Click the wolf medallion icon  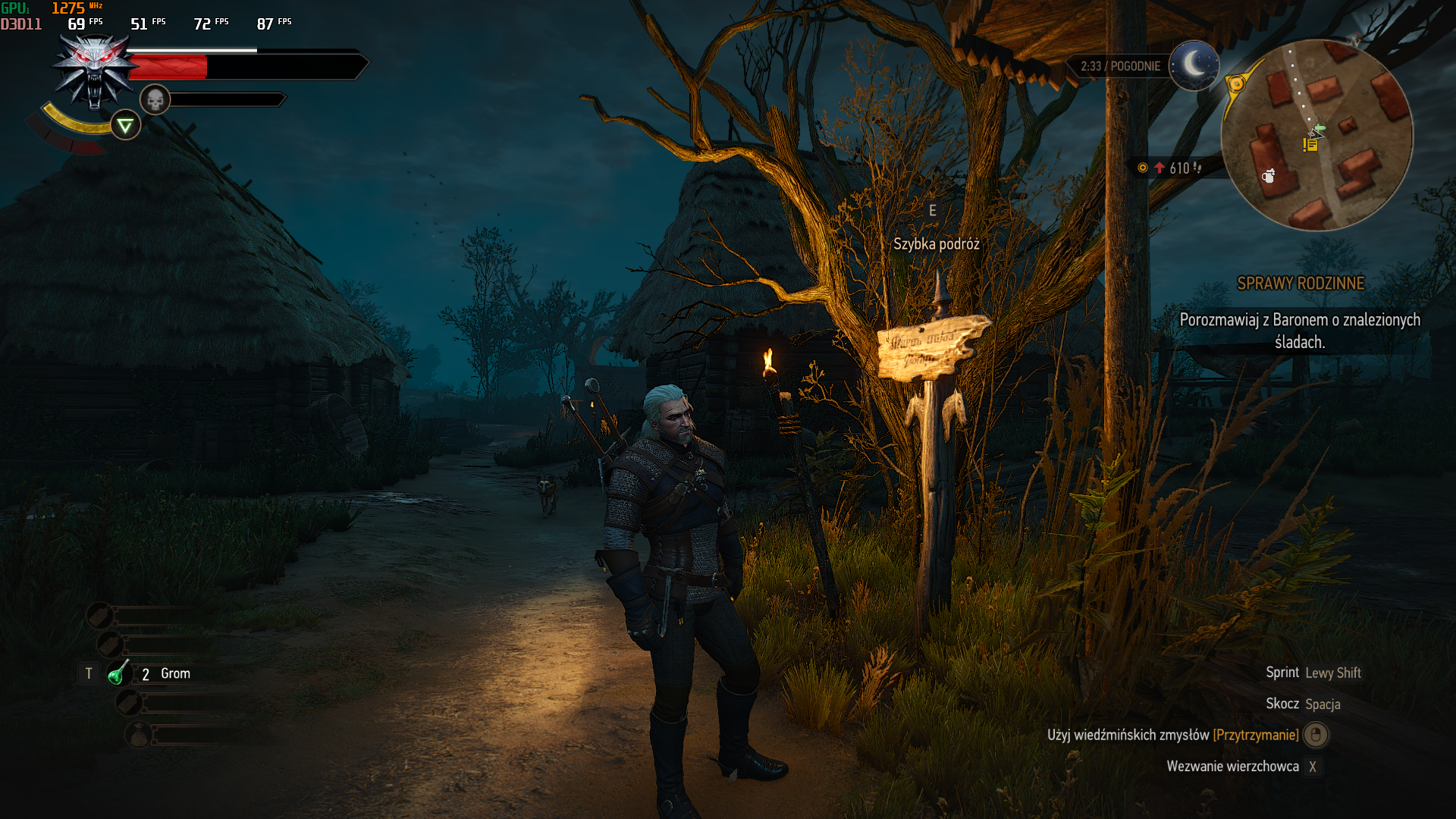point(94,70)
